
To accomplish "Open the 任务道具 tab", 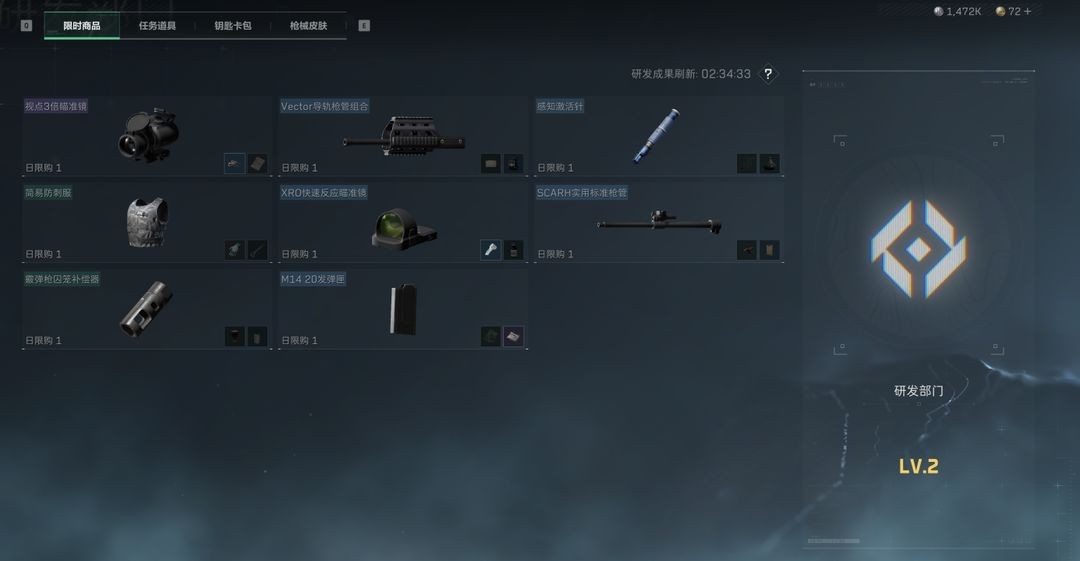I will pyautogui.click(x=157, y=26).
